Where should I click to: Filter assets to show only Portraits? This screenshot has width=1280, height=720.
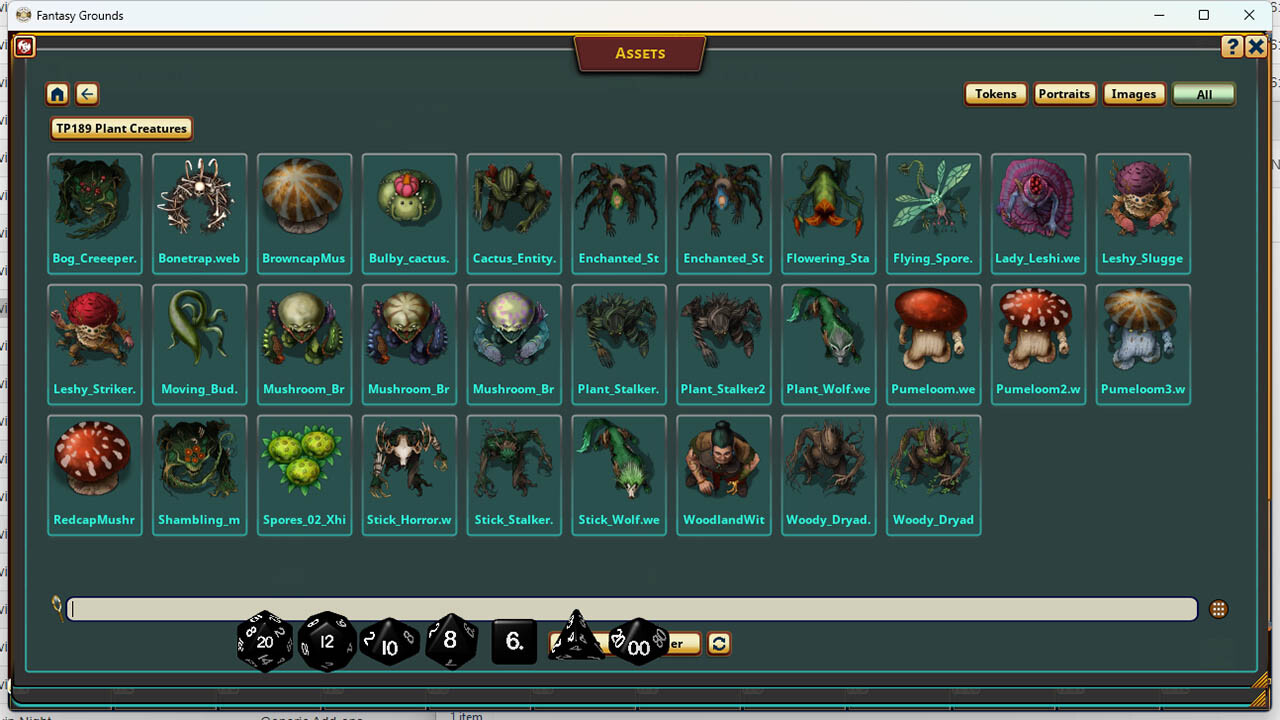(x=1064, y=93)
